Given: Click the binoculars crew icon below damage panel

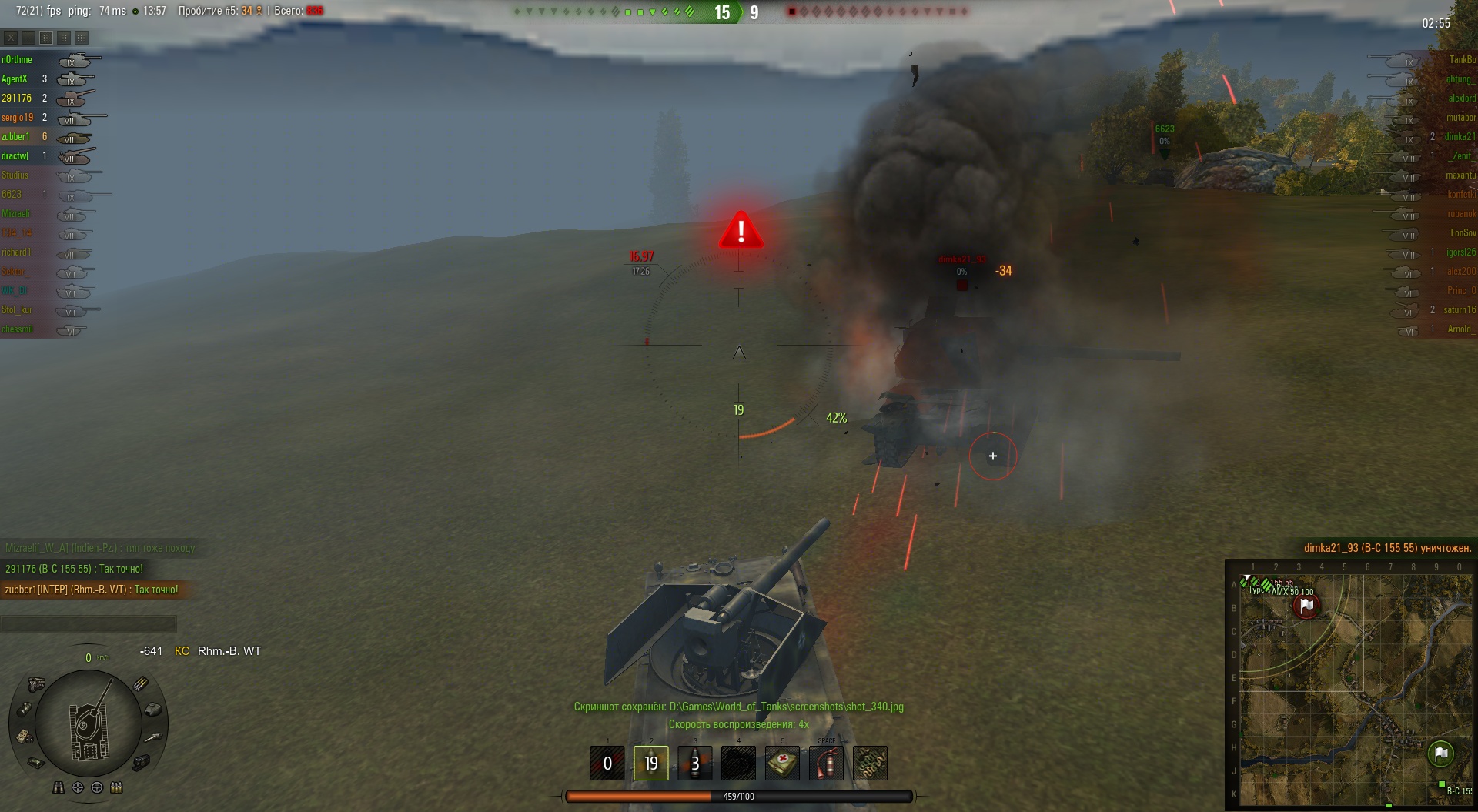Looking at the screenshot, I should pyautogui.click(x=59, y=787).
